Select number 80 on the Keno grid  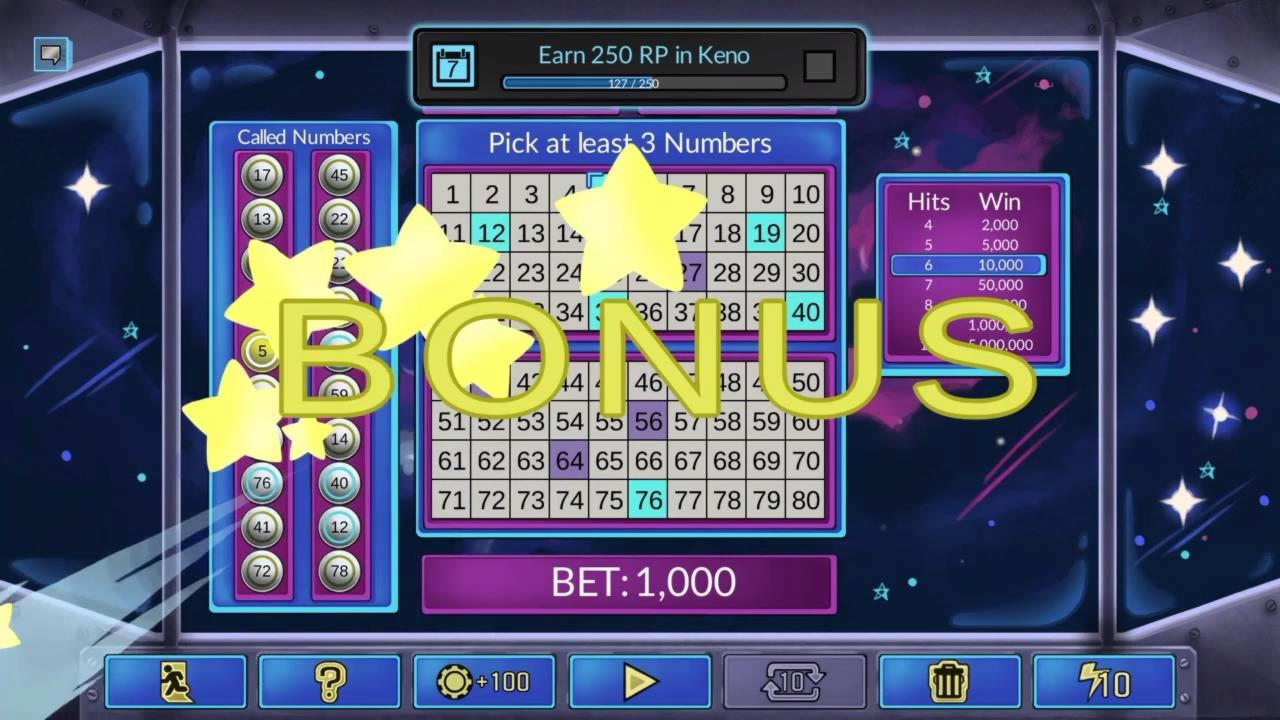coord(805,500)
